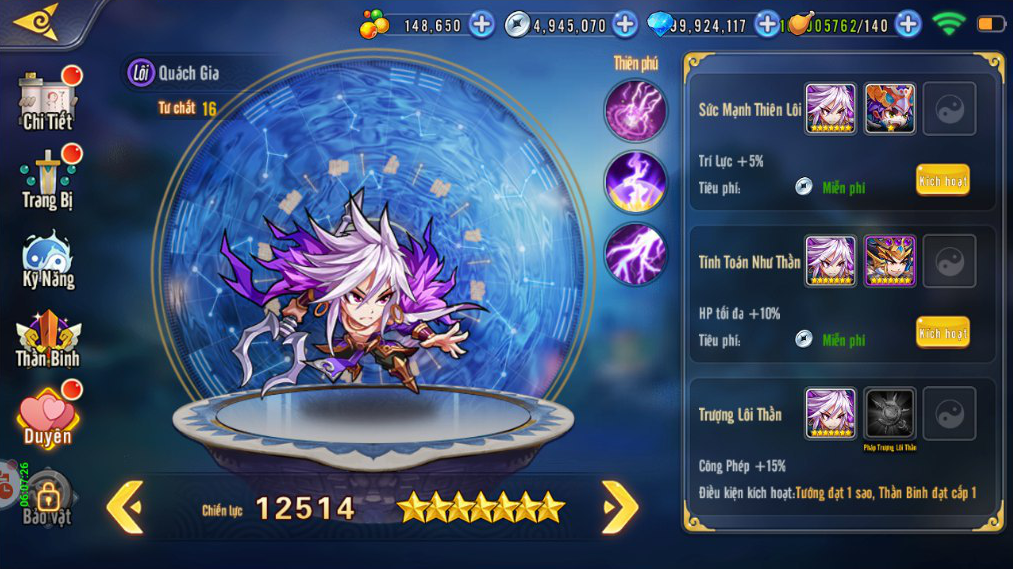Open the Lôi element badge beside Quách Gia

click(x=141, y=73)
